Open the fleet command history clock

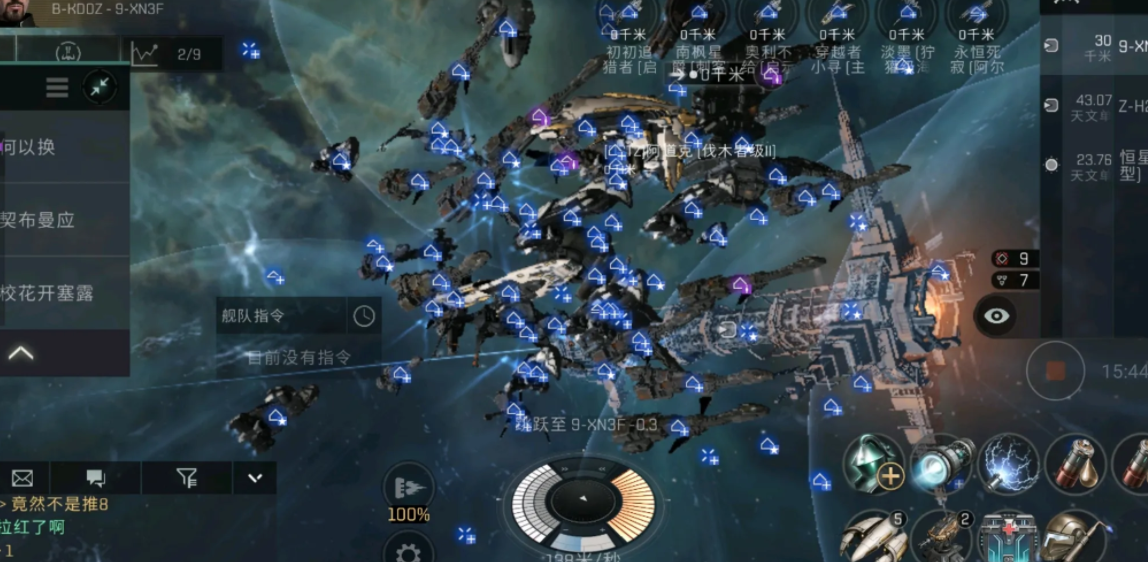364,316
